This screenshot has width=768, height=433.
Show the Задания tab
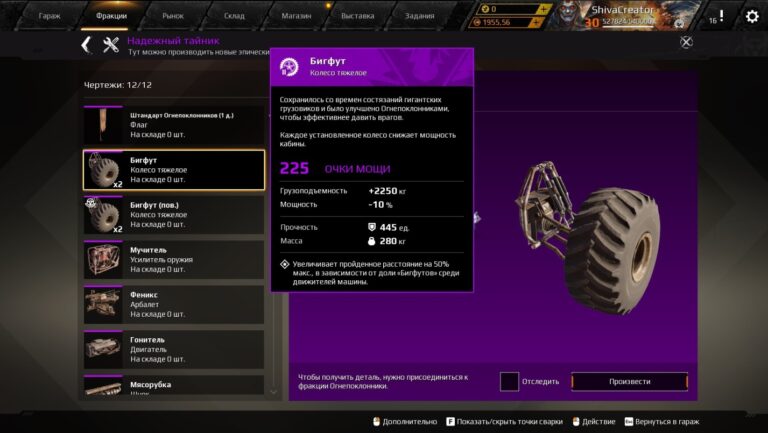coord(418,16)
